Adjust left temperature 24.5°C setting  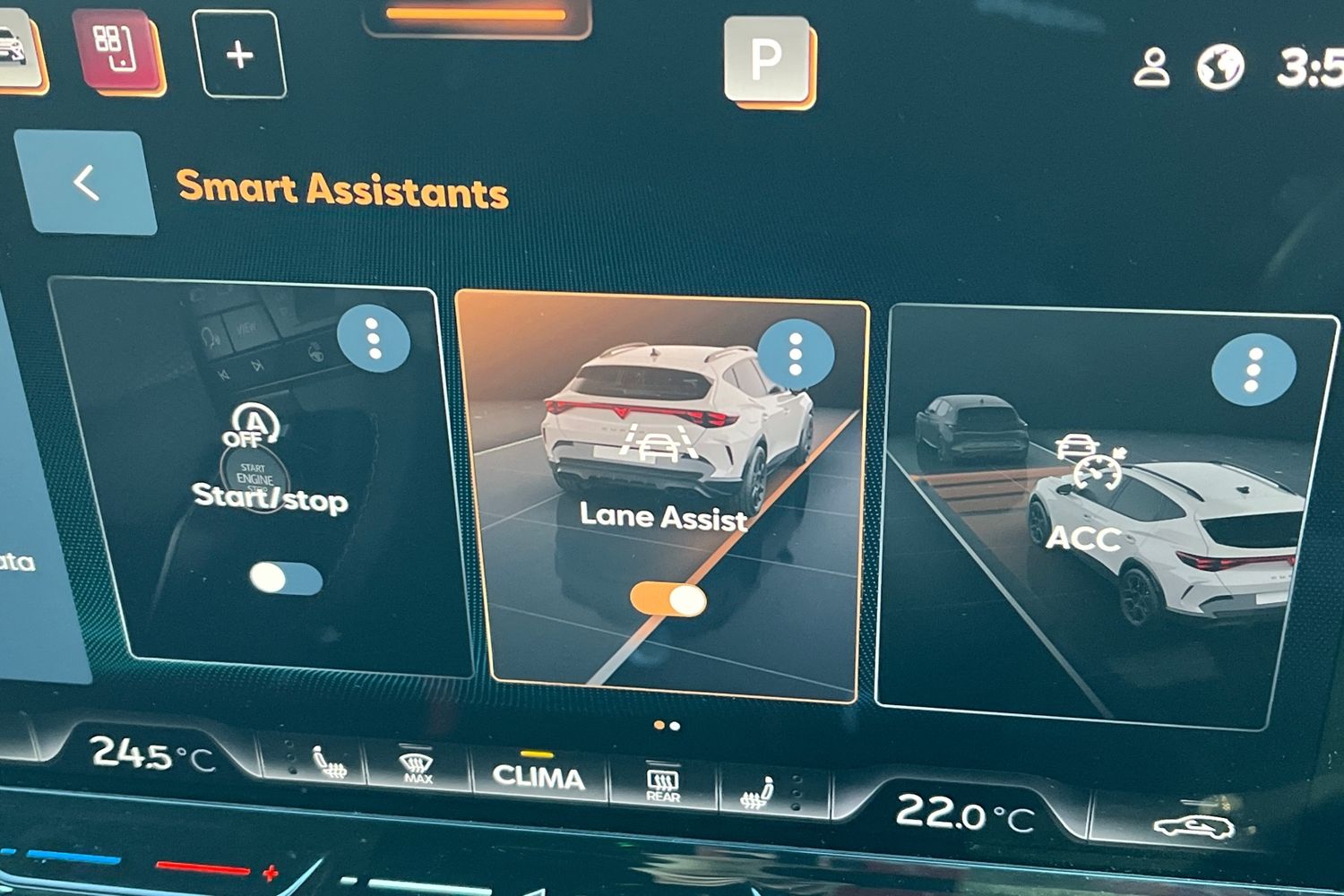152,755
